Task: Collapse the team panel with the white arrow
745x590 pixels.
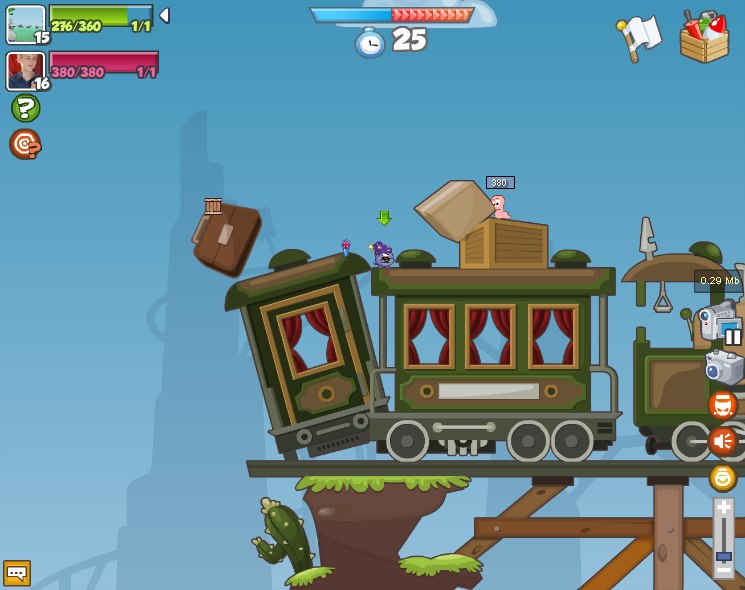Action: coord(164,16)
